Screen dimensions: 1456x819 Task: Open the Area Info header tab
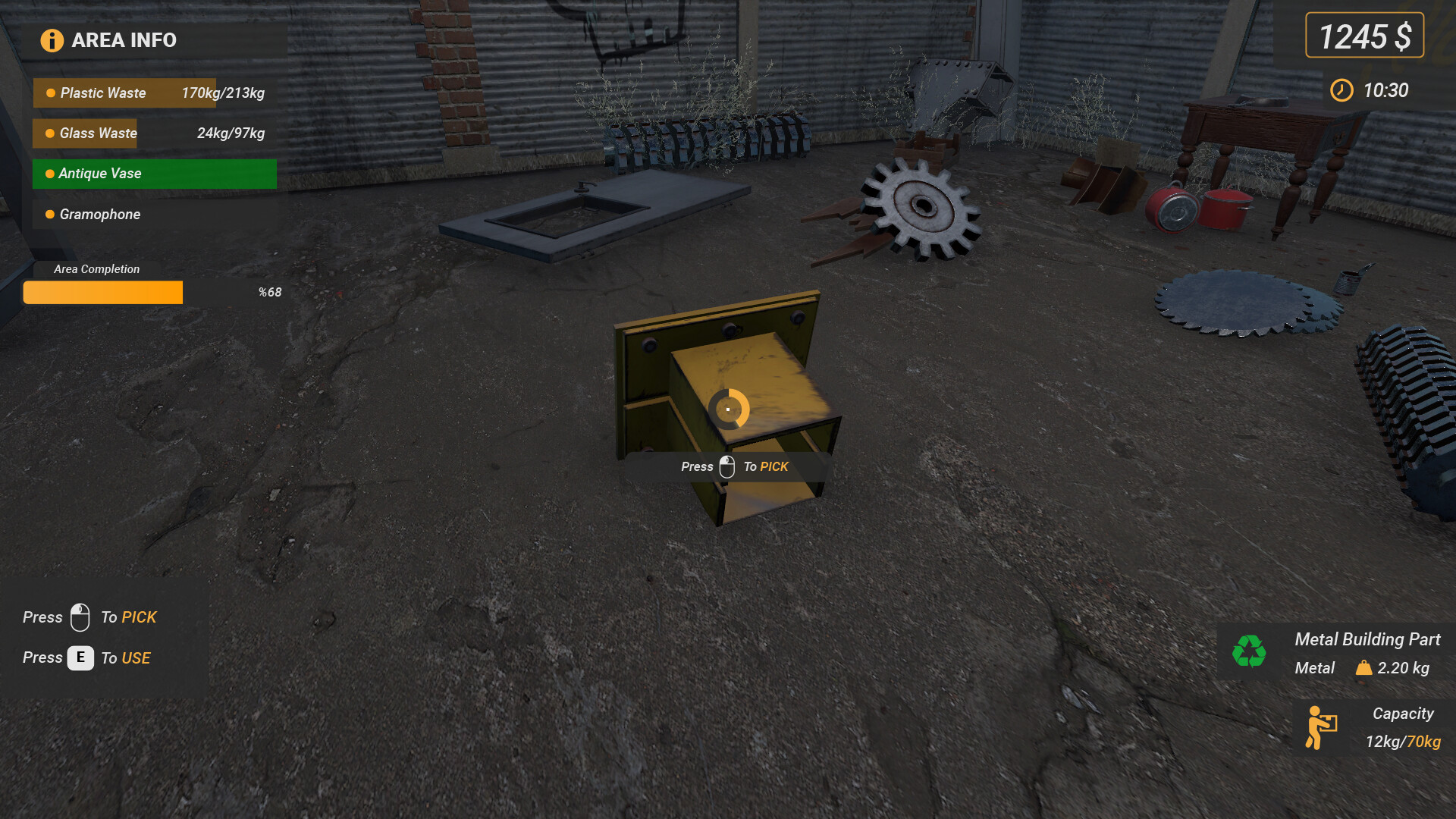tap(123, 40)
